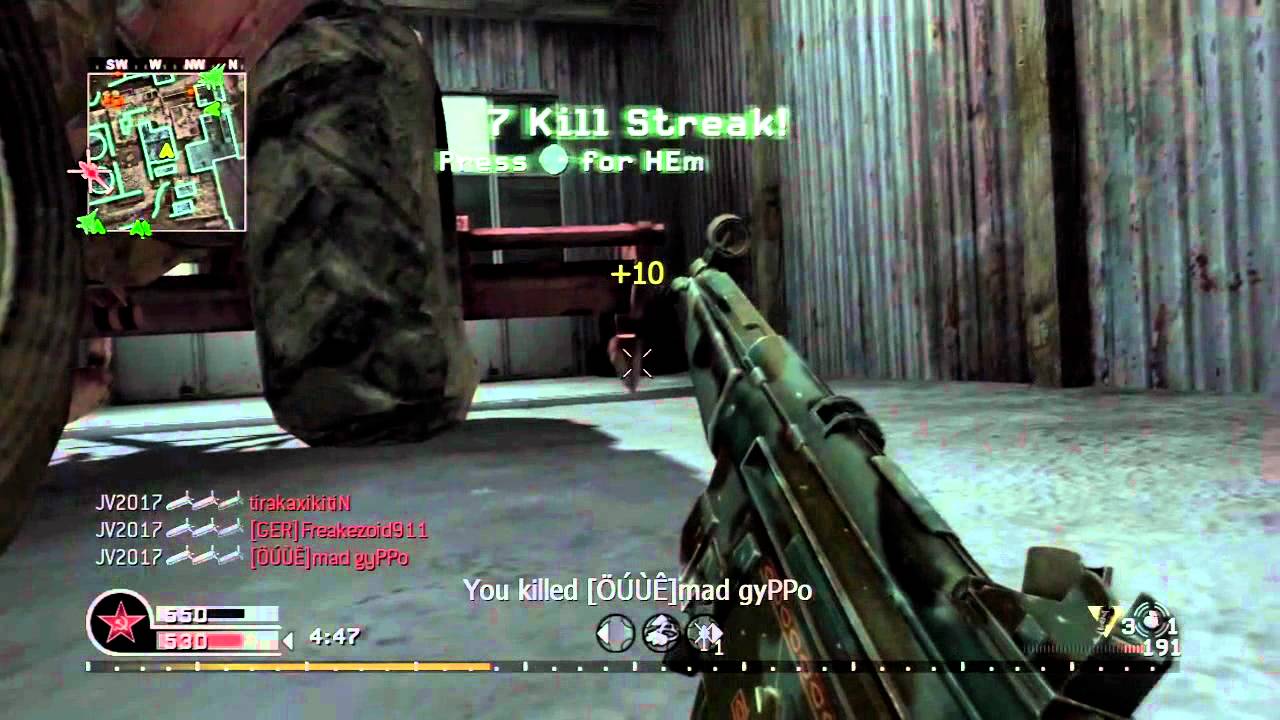
Task: Click the arrow beside the 530 score
Action: coord(287,642)
